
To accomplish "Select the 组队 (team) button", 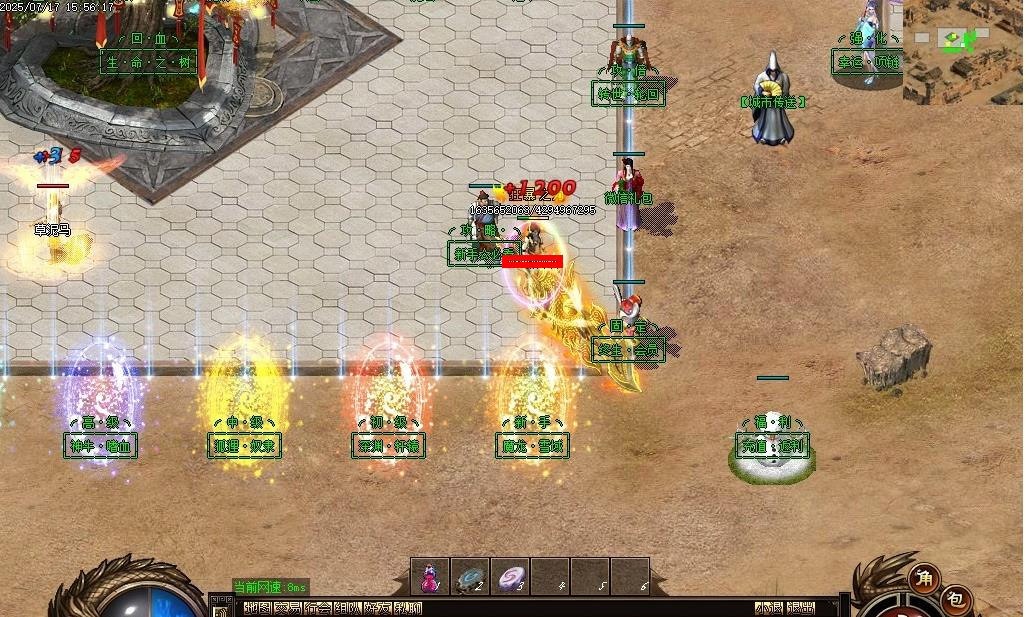I will coord(348,608).
